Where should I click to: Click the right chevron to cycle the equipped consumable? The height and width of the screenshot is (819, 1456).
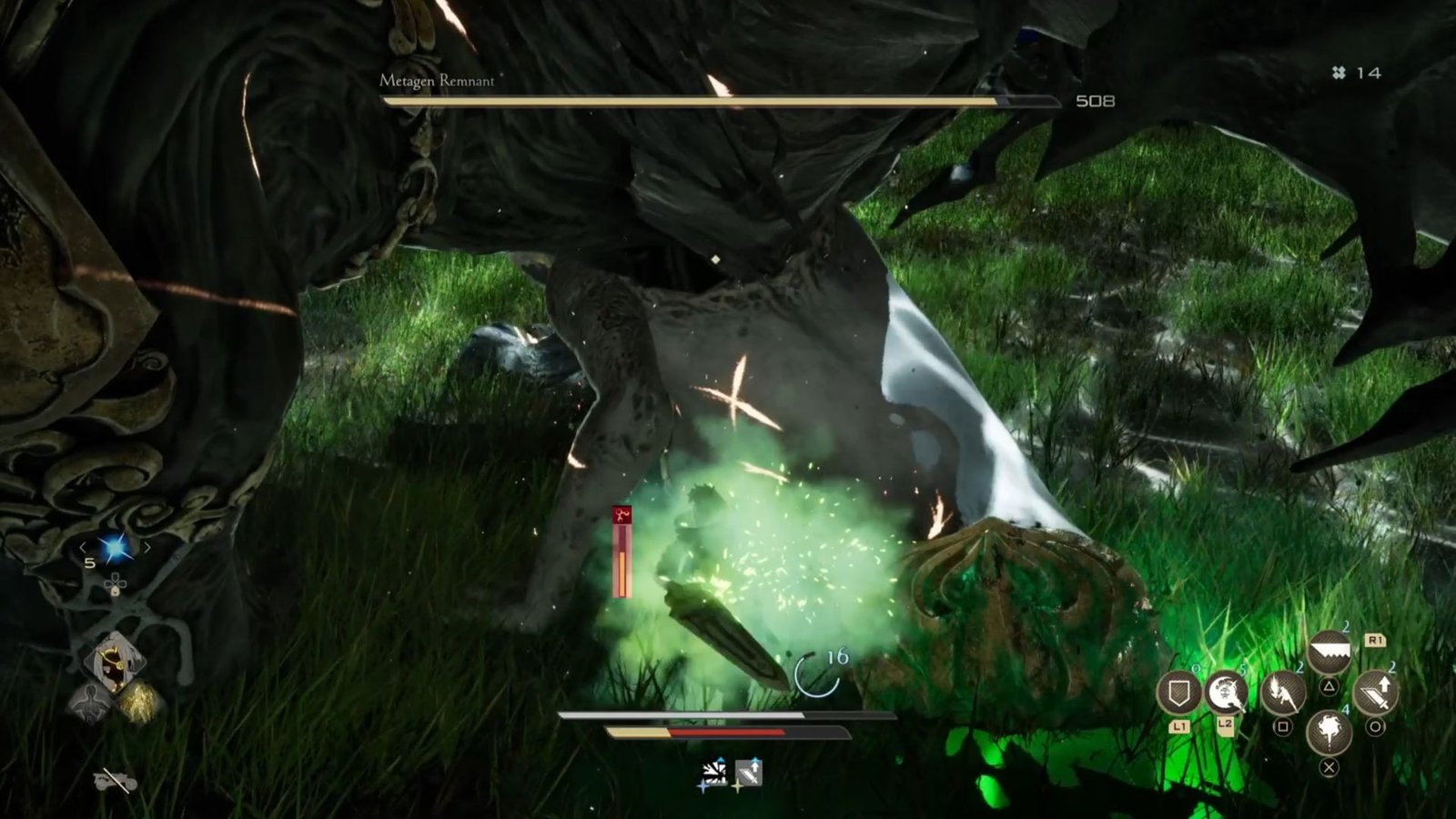pyautogui.click(x=148, y=547)
